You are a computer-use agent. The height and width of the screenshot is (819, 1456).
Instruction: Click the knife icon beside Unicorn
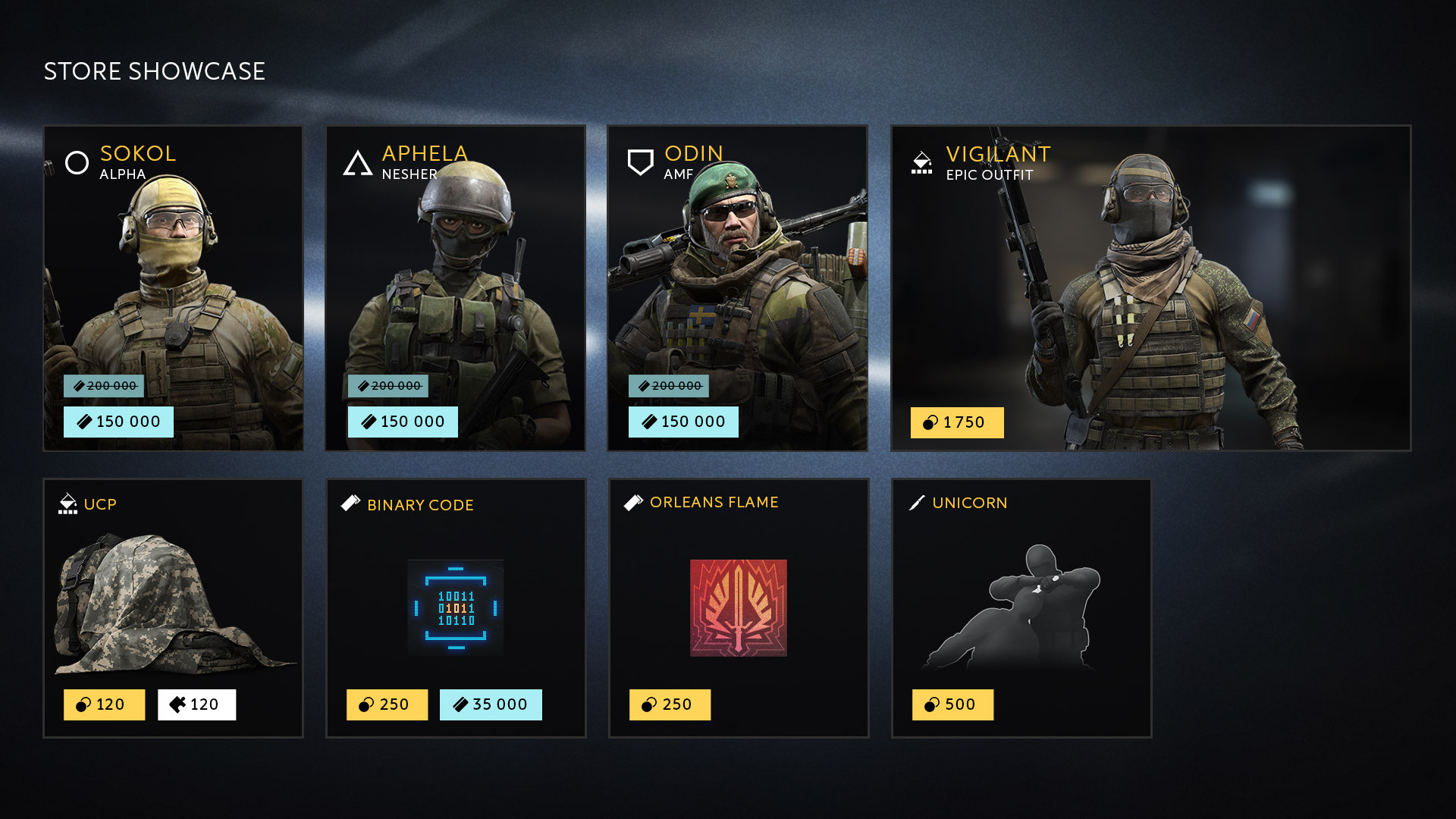(x=915, y=503)
